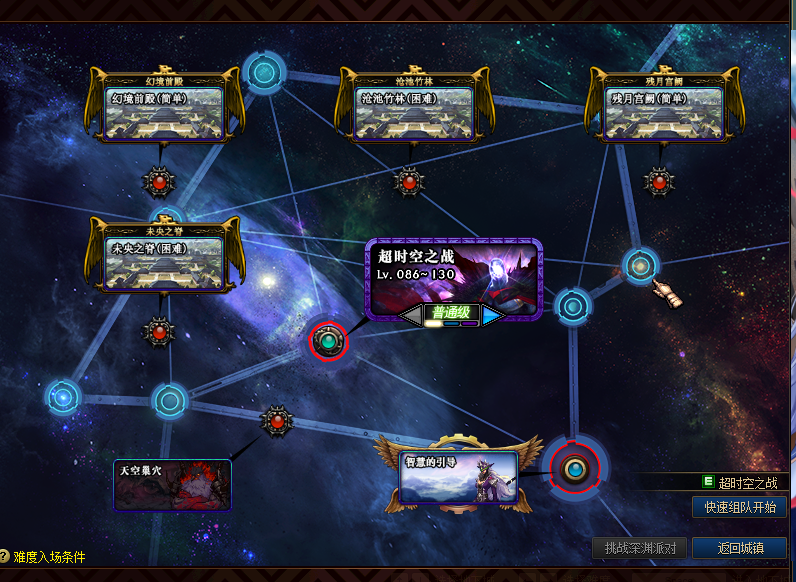Select the 未央之脊 (困难) dungeon card
Screen dimensions: 796x582
pyautogui.click(x=165, y=260)
